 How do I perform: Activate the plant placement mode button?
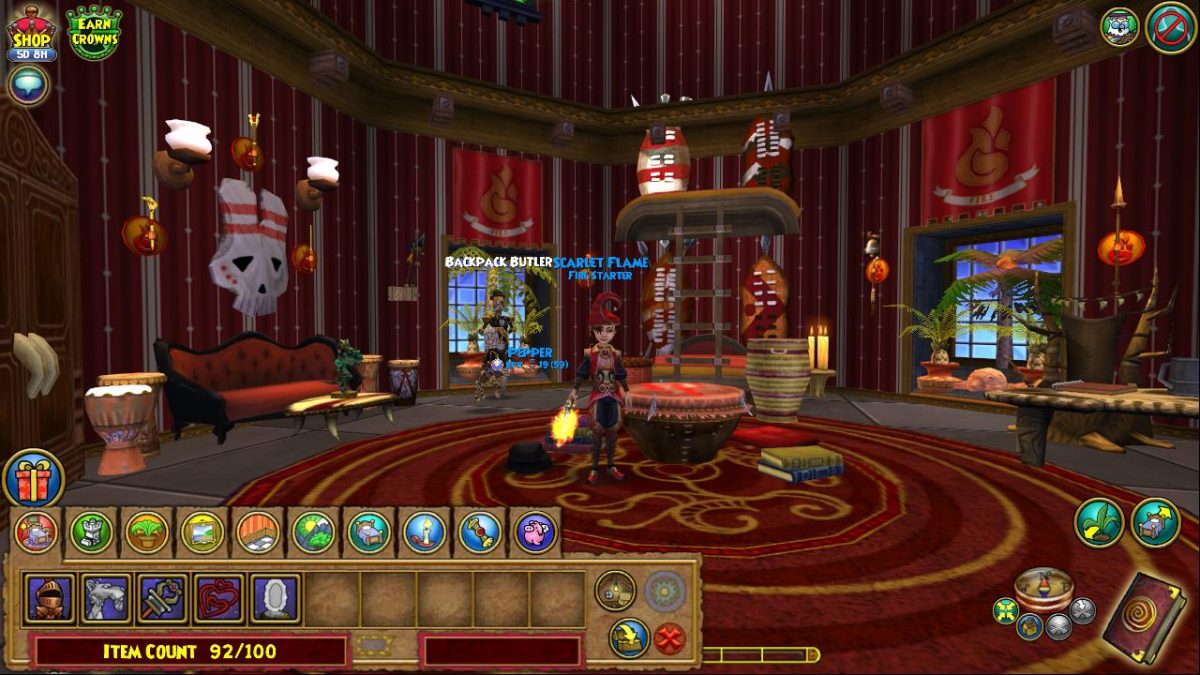click(x=1099, y=522)
